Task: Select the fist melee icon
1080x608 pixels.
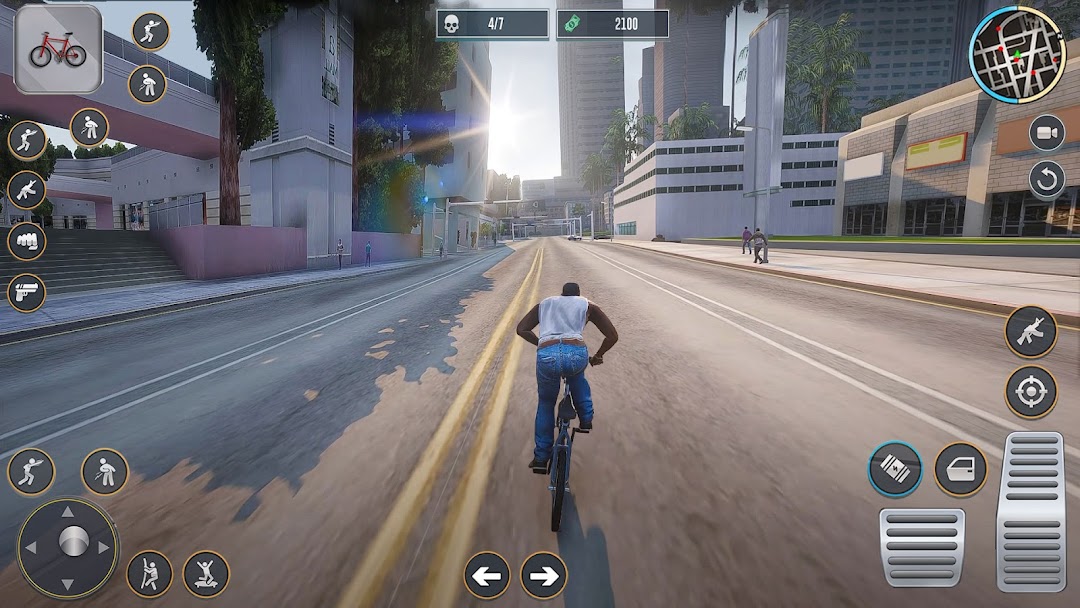Action: [x=27, y=241]
